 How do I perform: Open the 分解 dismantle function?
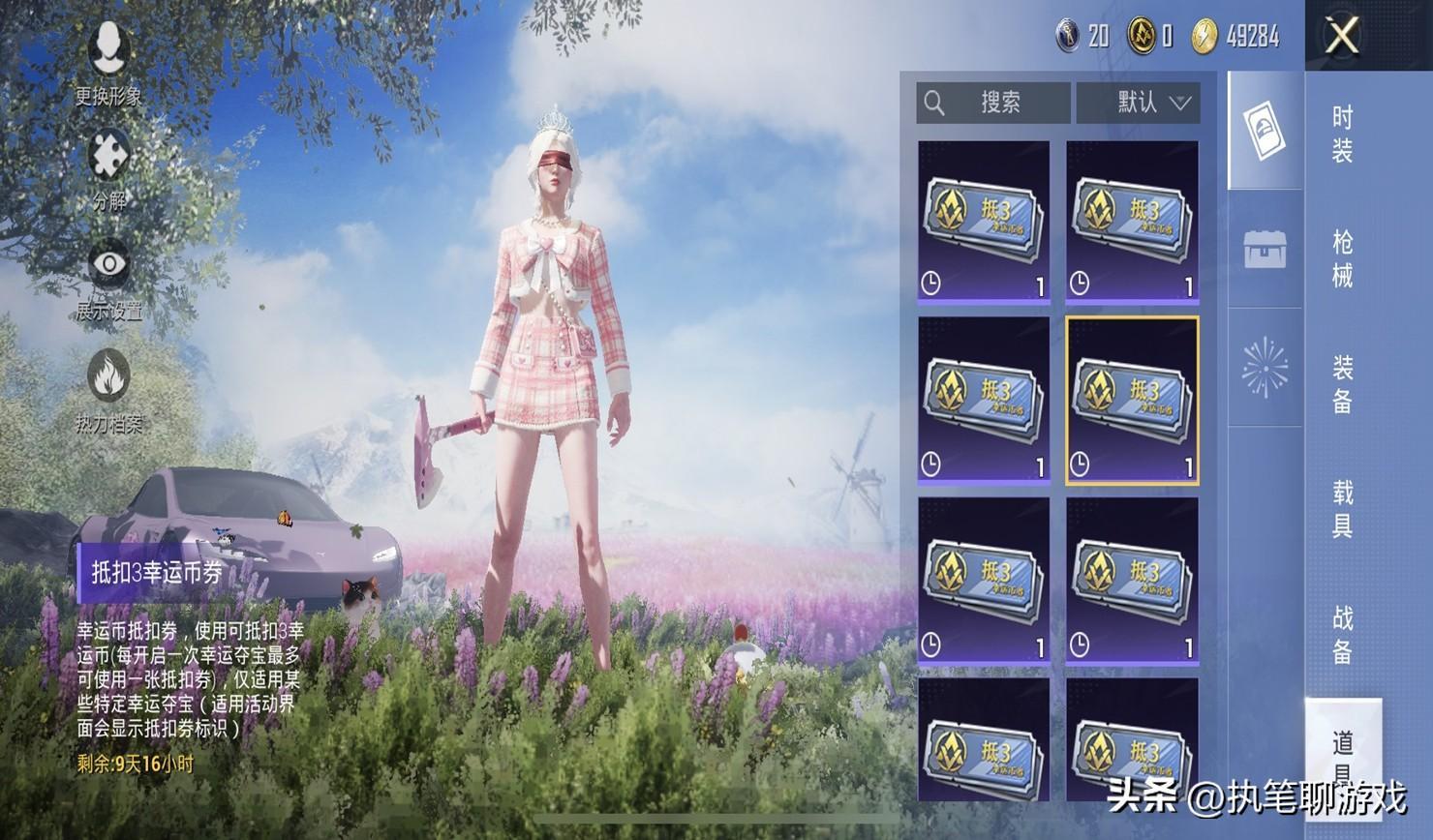tap(108, 169)
